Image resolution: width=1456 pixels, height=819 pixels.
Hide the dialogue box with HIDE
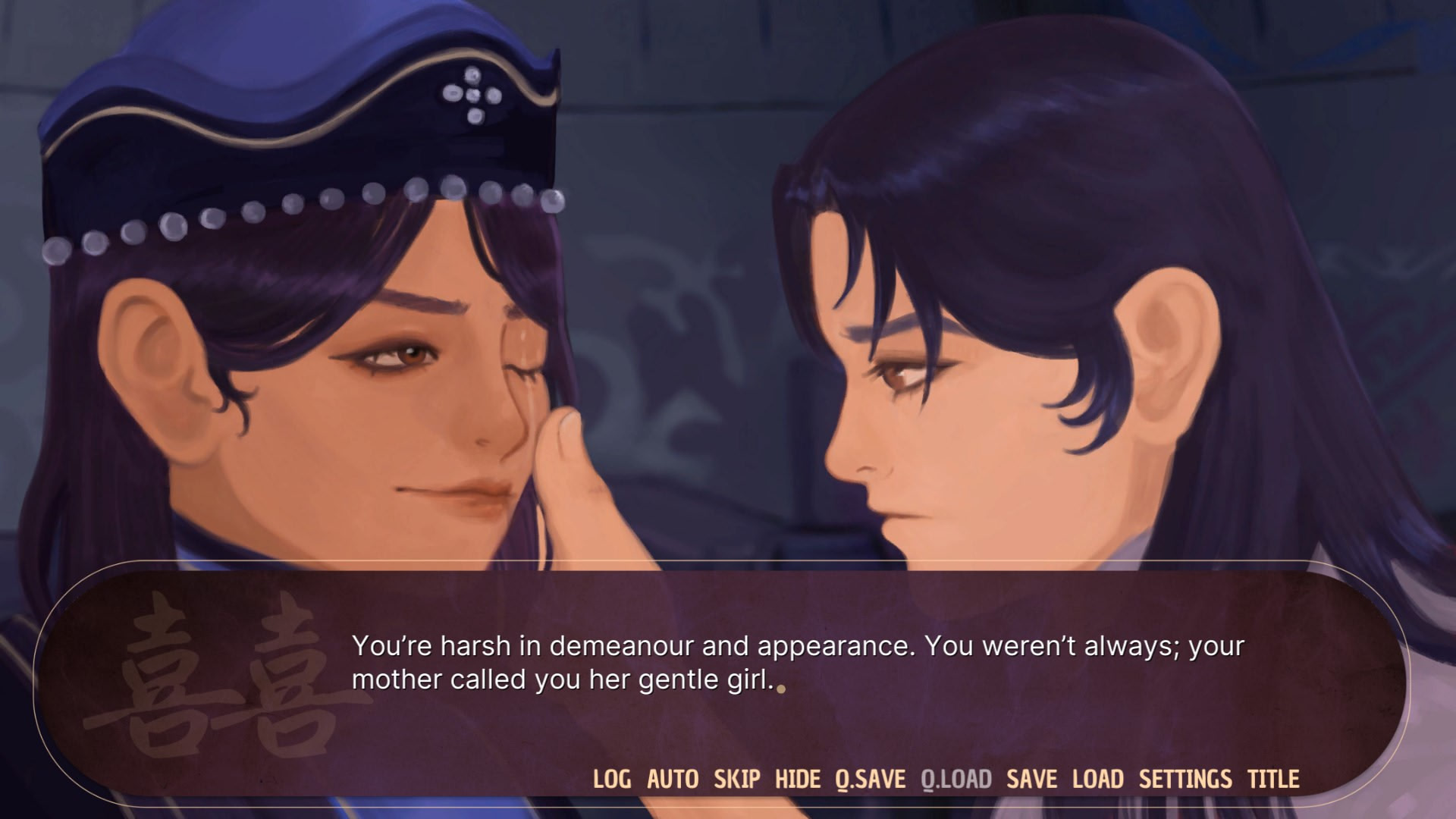[x=797, y=779]
